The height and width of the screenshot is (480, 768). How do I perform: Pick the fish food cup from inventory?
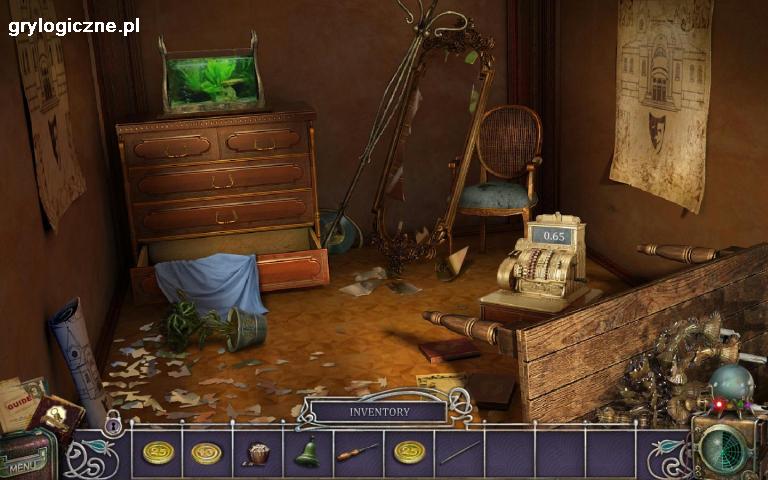click(257, 453)
